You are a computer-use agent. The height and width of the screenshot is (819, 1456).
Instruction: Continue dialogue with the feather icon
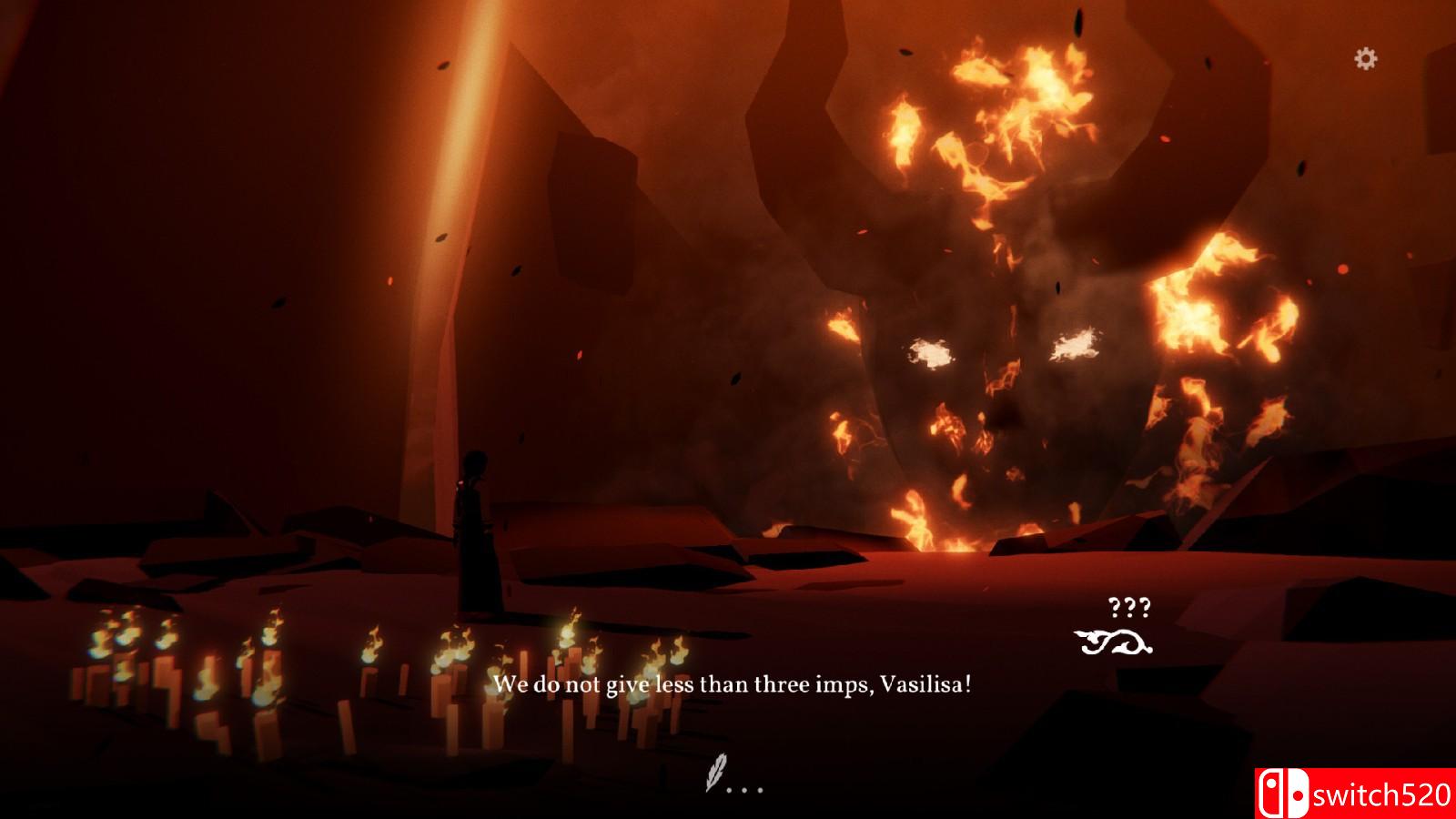[x=717, y=773]
